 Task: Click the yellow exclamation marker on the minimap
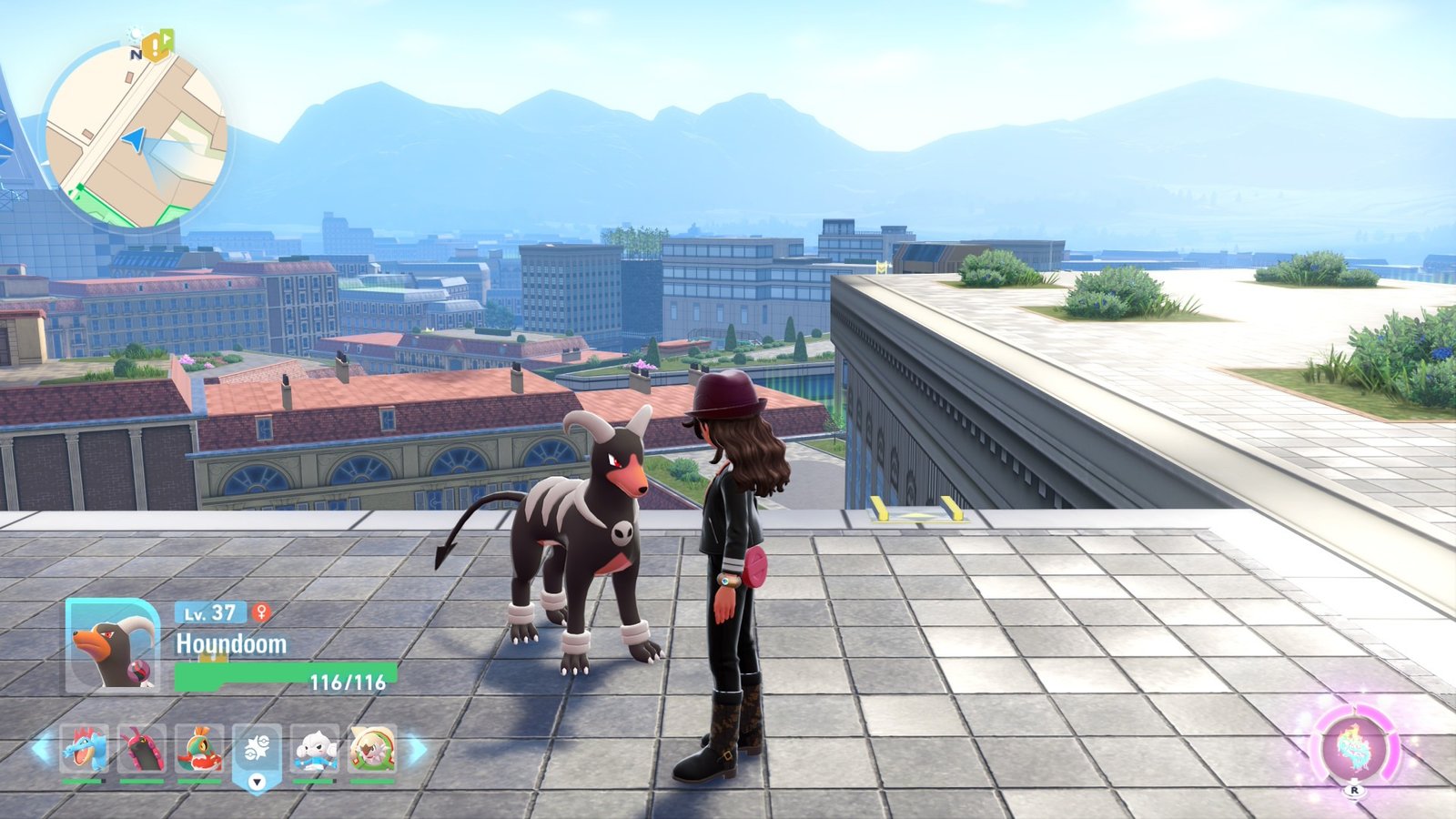(155, 47)
